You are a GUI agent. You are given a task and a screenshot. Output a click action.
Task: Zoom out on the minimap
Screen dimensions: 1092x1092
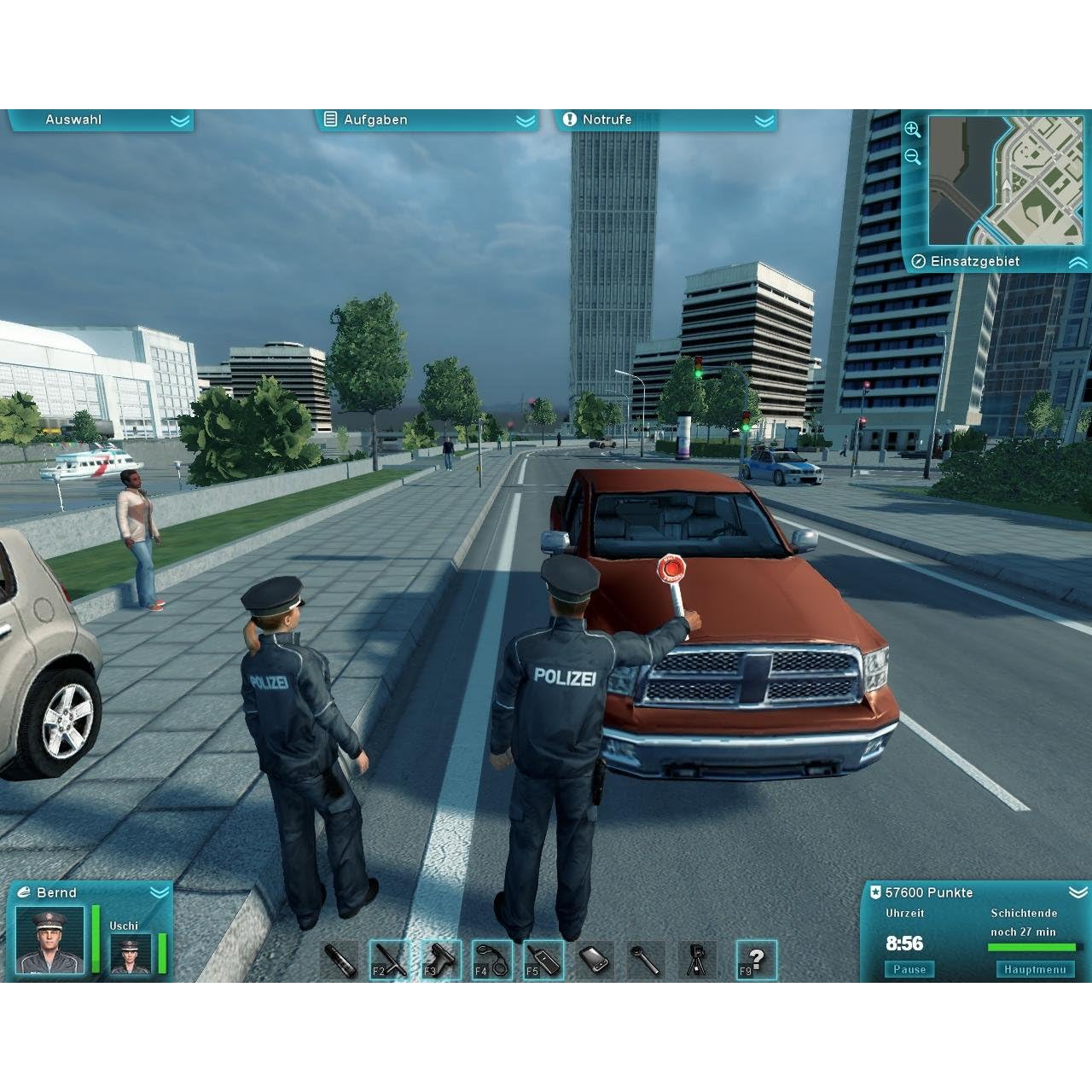click(913, 157)
